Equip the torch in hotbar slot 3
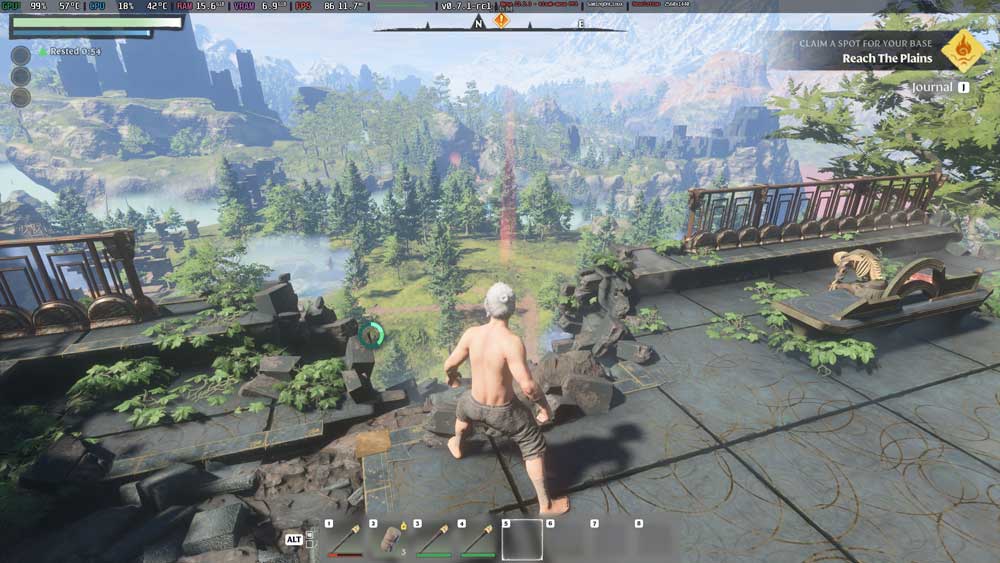 [x=433, y=540]
